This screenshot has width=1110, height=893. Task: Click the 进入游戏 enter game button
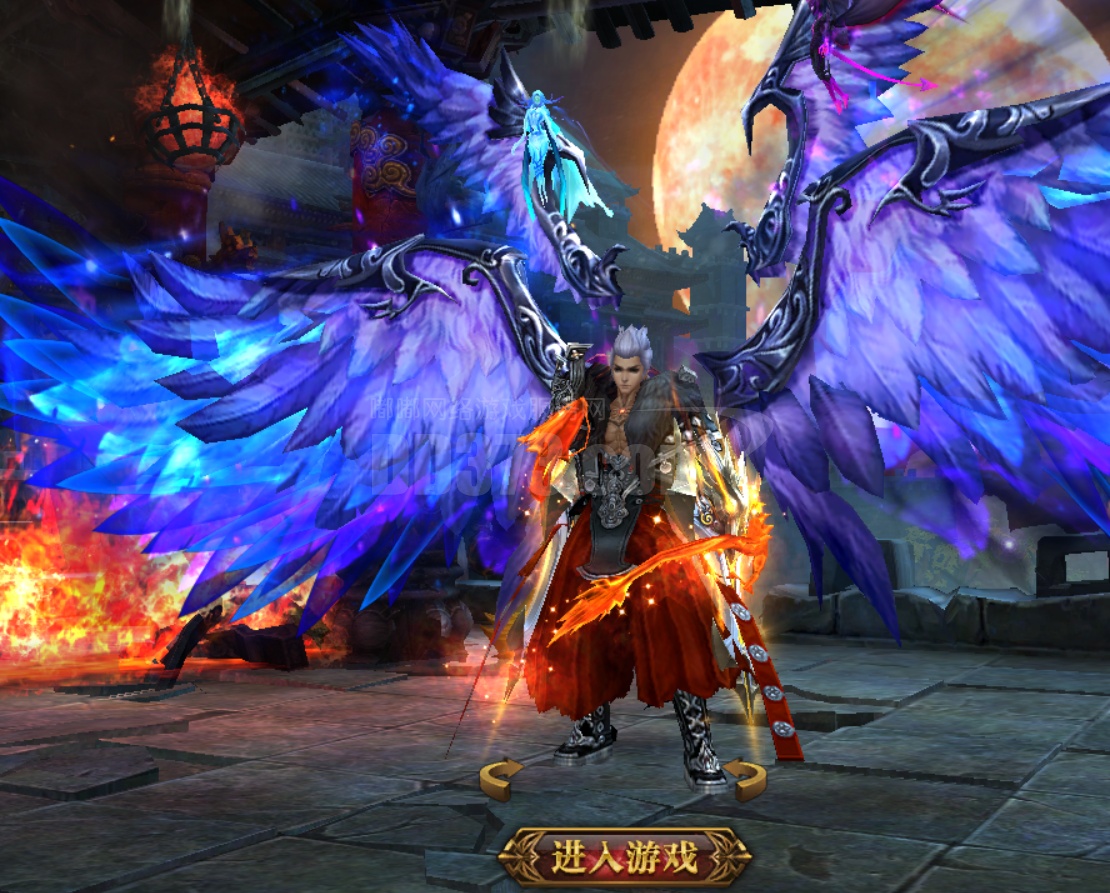[x=625, y=857]
